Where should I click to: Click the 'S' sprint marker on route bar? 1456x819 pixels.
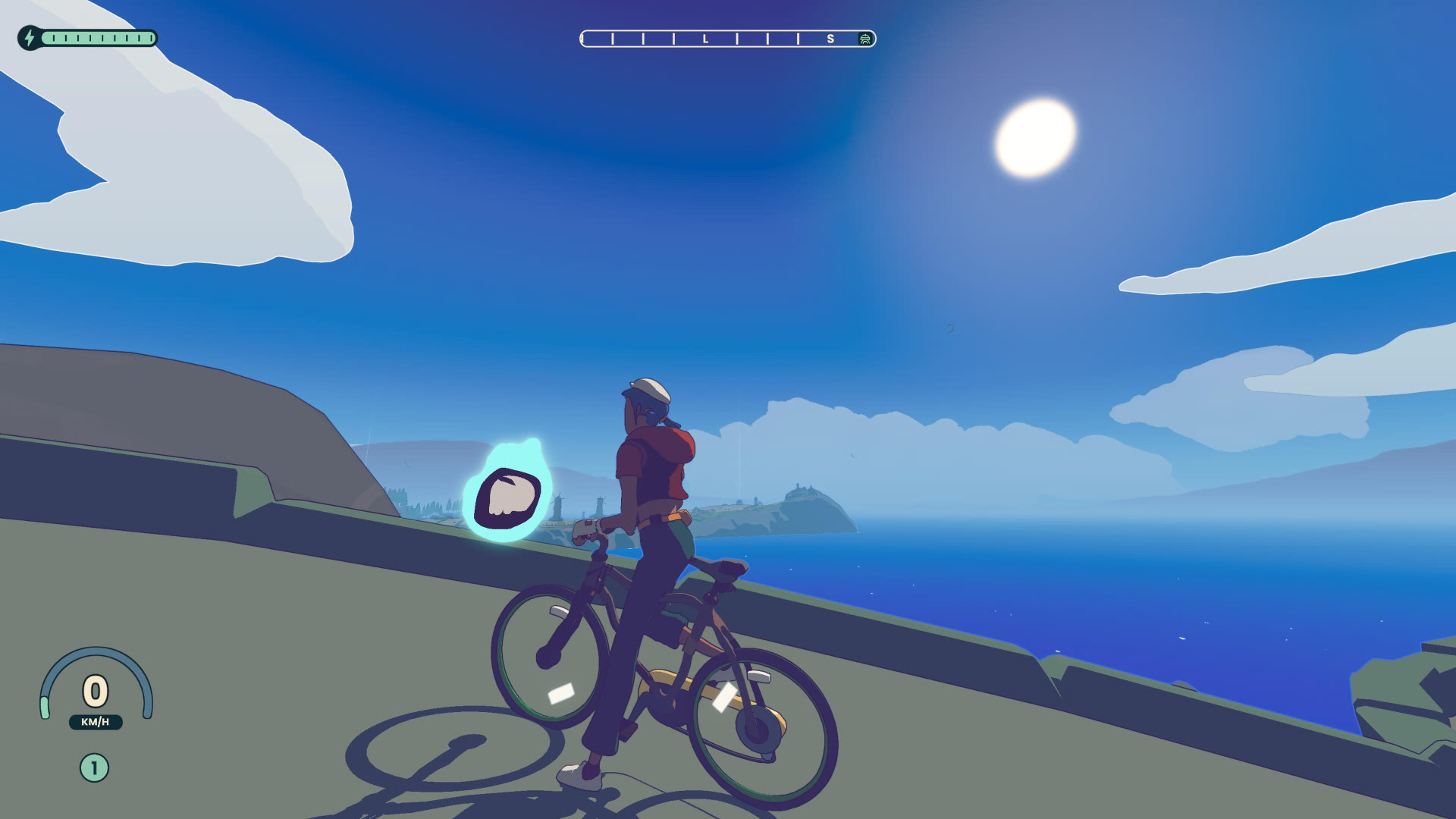click(x=831, y=38)
